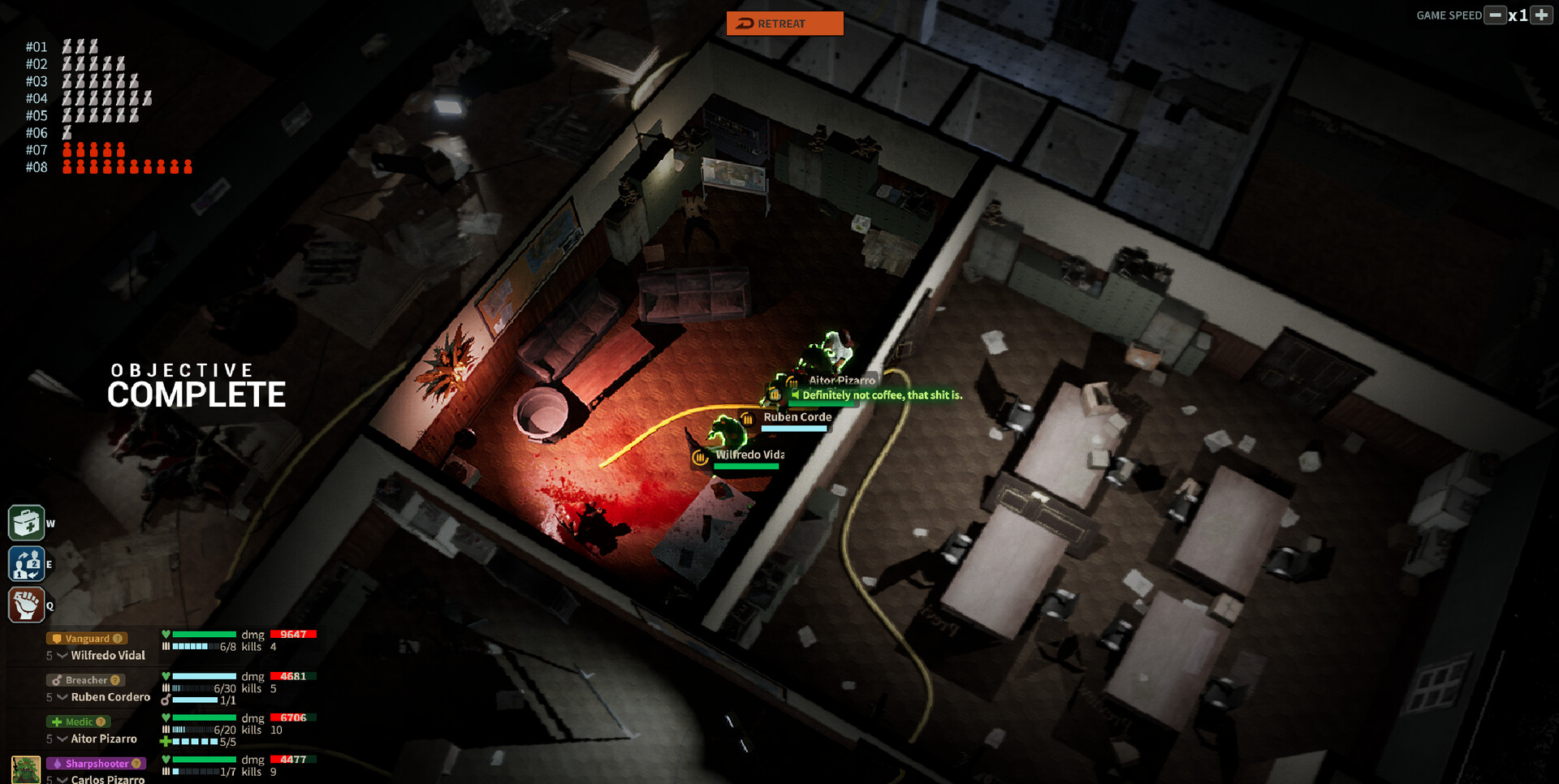Expand Wilfredo Vidal's roster entry
The width and height of the screenshot is (1559, 784).
(62, 656)
